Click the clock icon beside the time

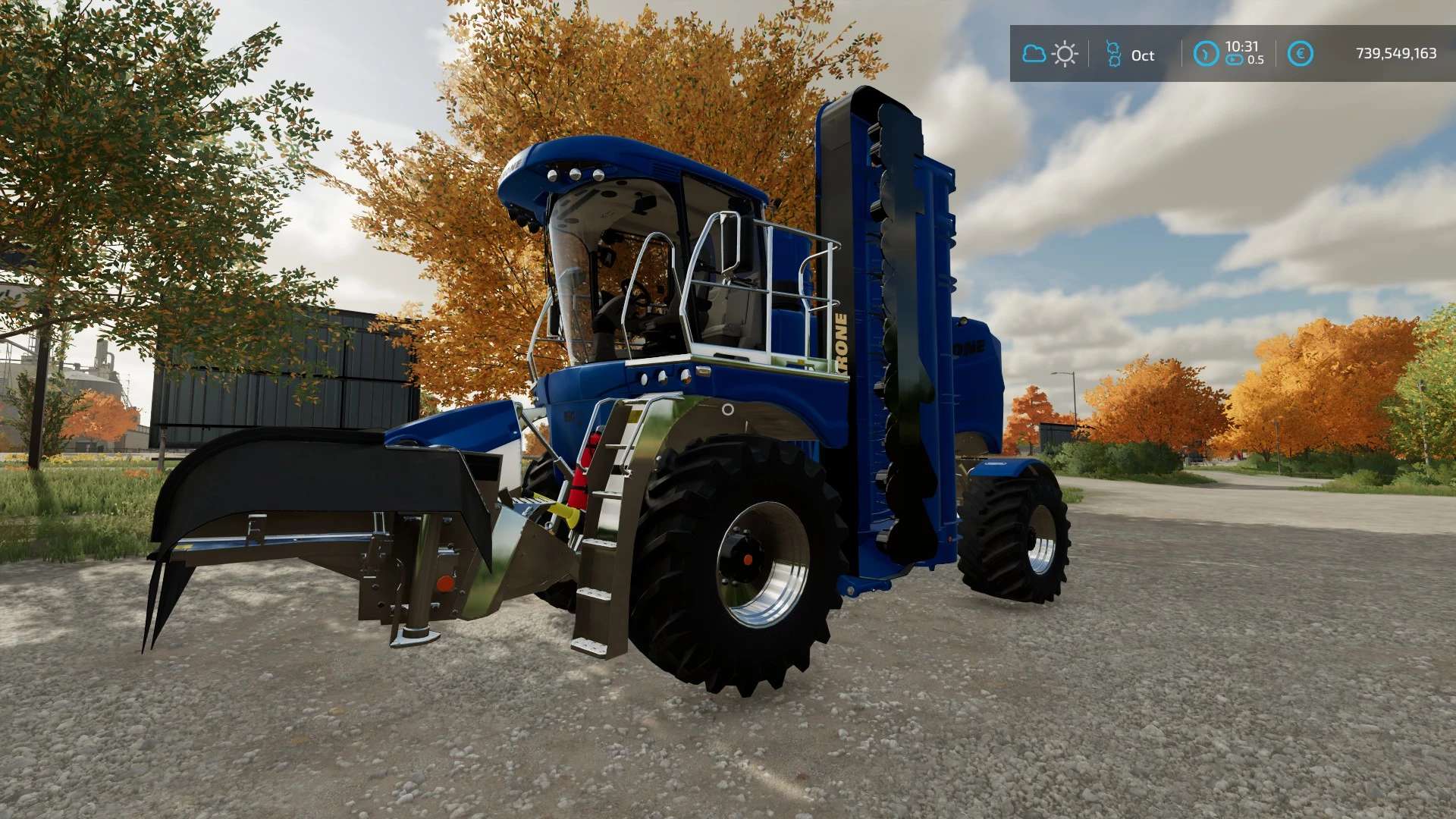tap(1206, 54)
